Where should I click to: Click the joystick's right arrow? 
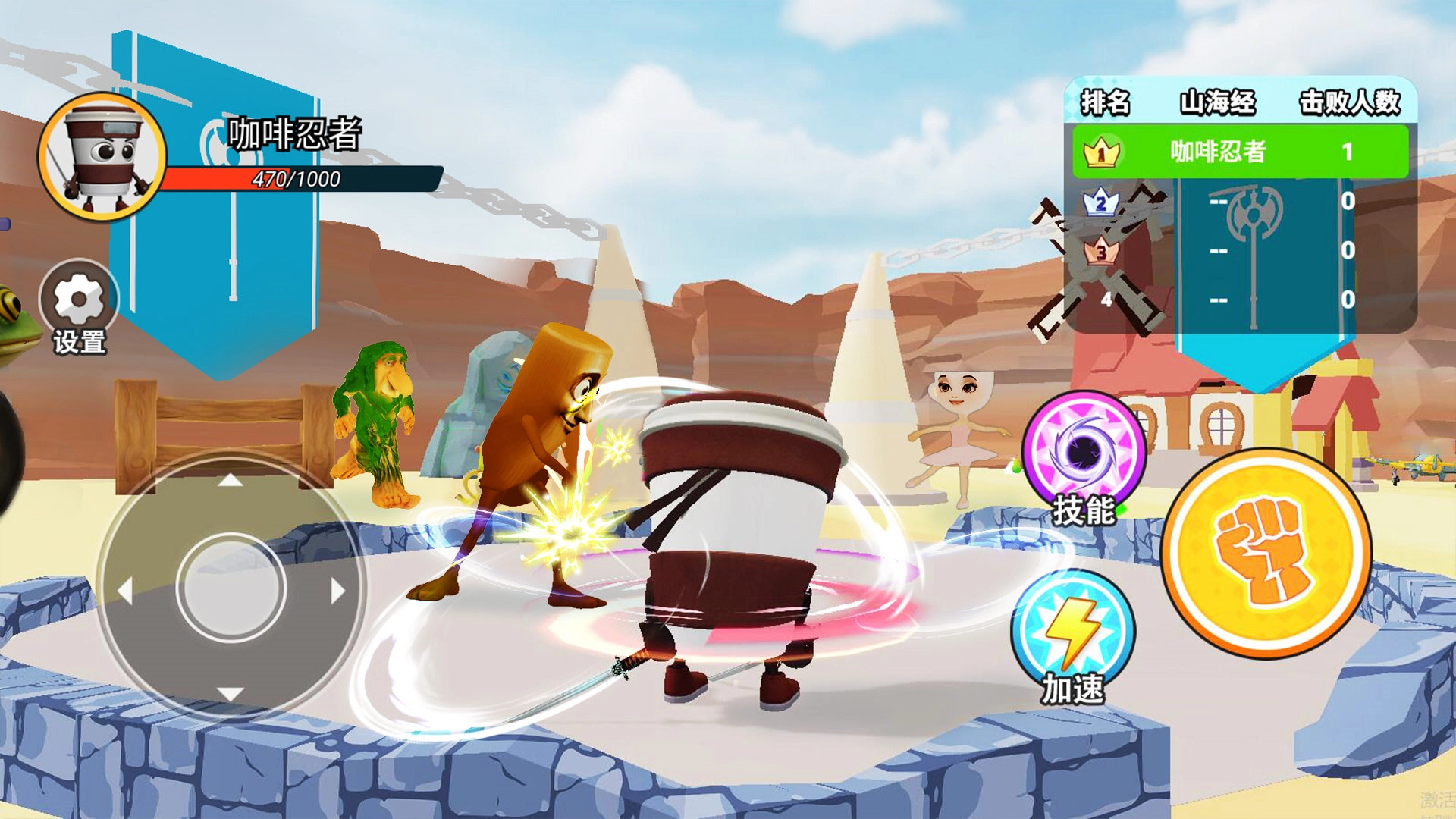point(337,590)
